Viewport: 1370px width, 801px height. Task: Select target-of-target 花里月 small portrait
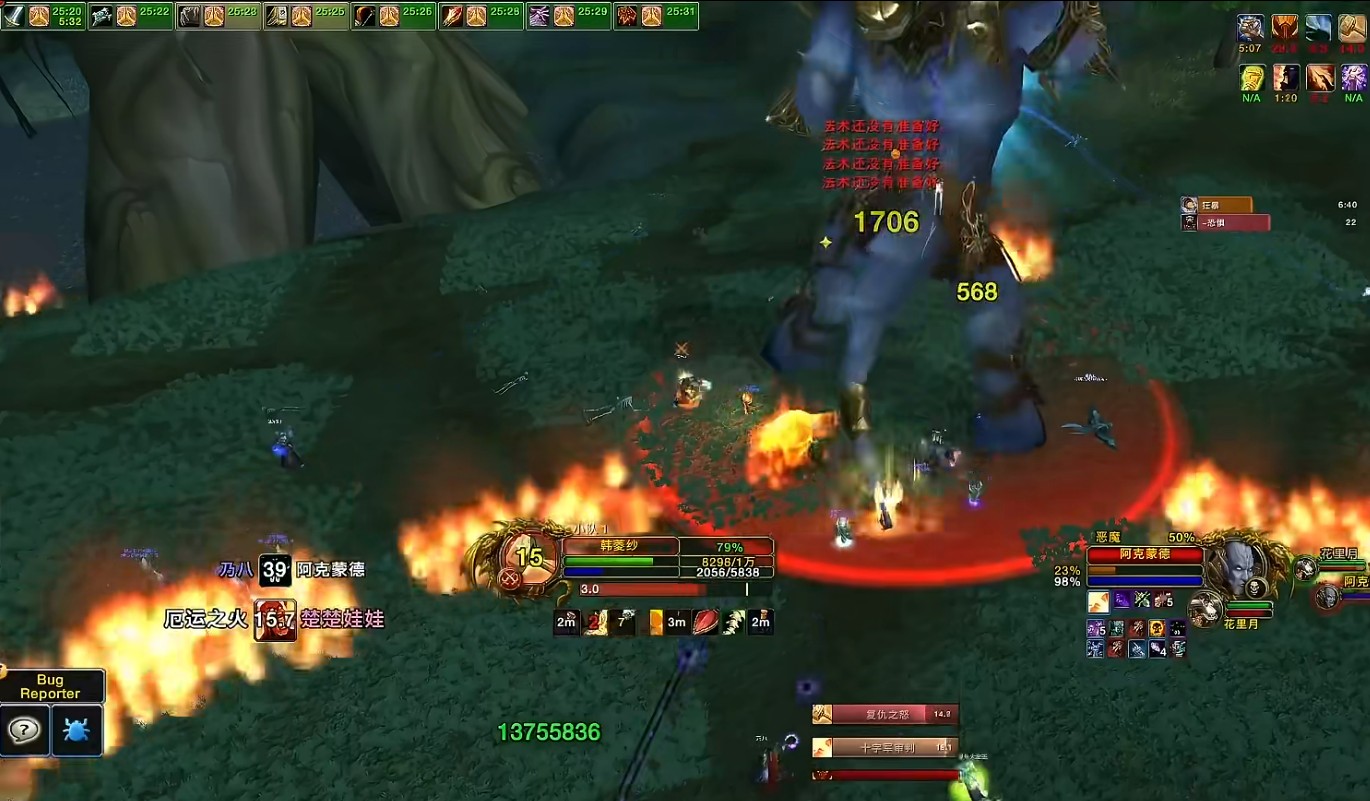click(x=1207, y=606)
